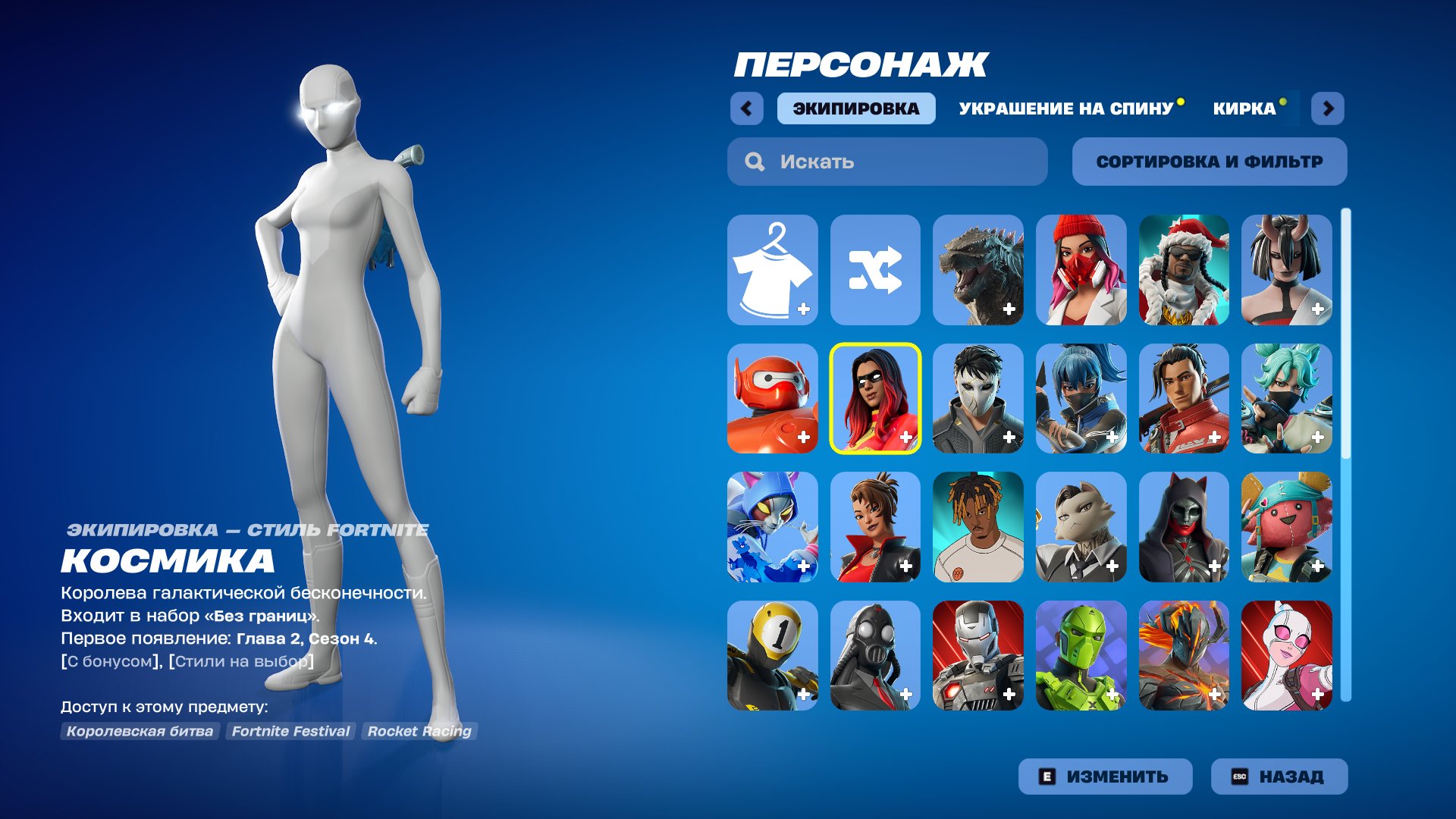Open the search magnifier in the Искать field
Viewport: 1456px width, 819px height.
pos(754,161)
